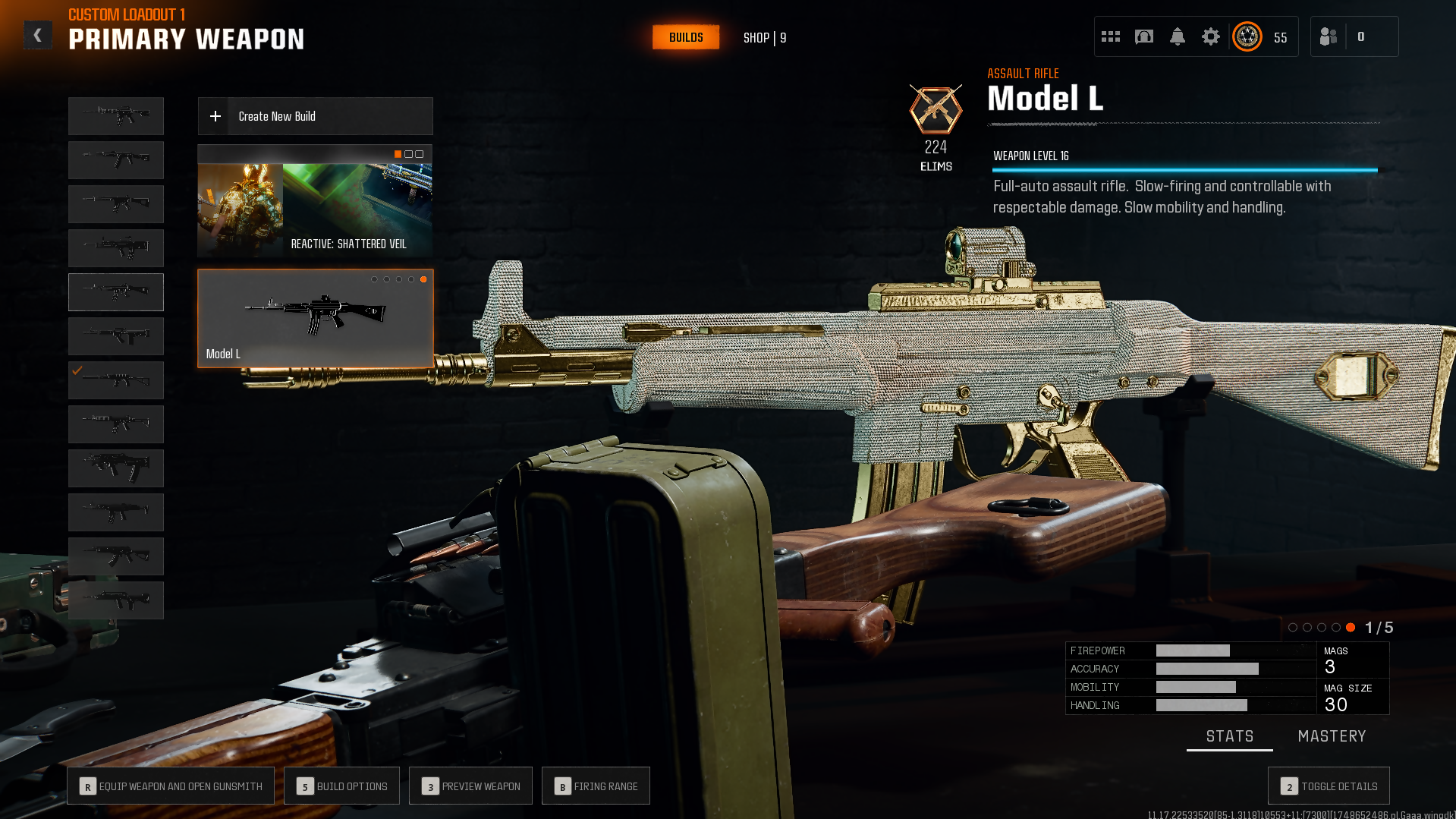Show the Mastery tab
This screenshot has height=819, width=1456.
click(x=1332, y=736)
